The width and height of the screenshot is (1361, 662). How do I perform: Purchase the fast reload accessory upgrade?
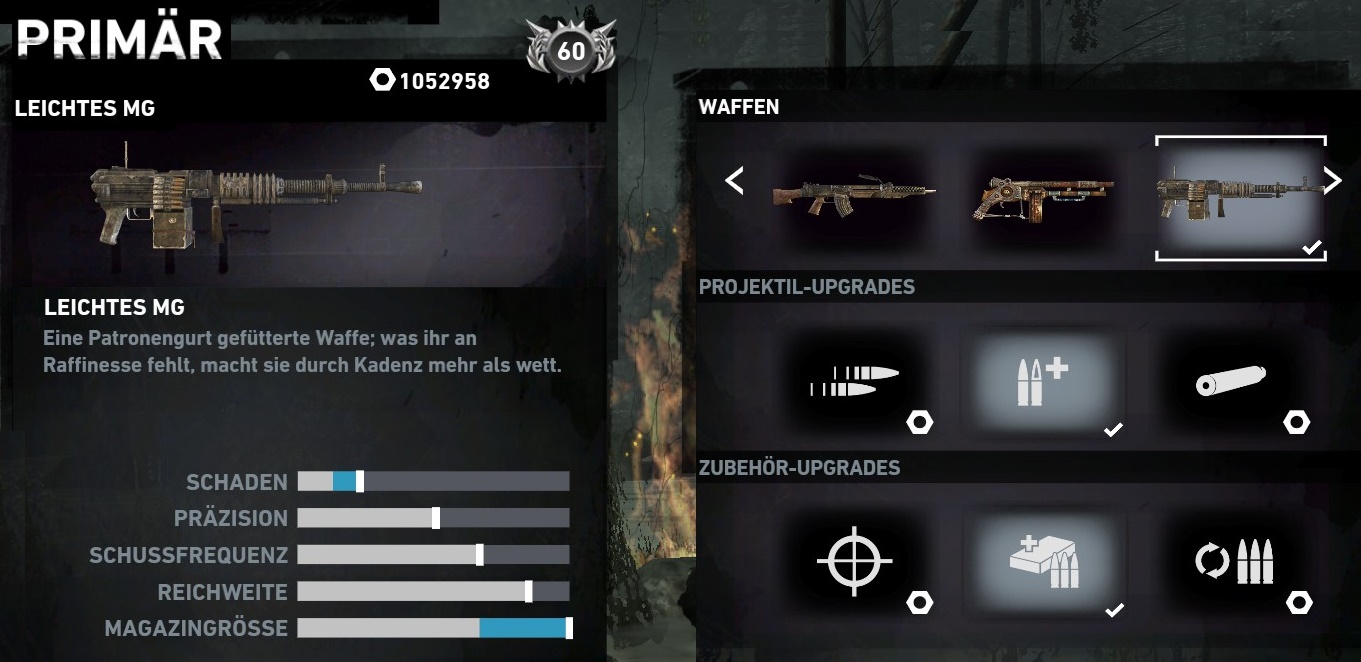[x=1234, y=562]
